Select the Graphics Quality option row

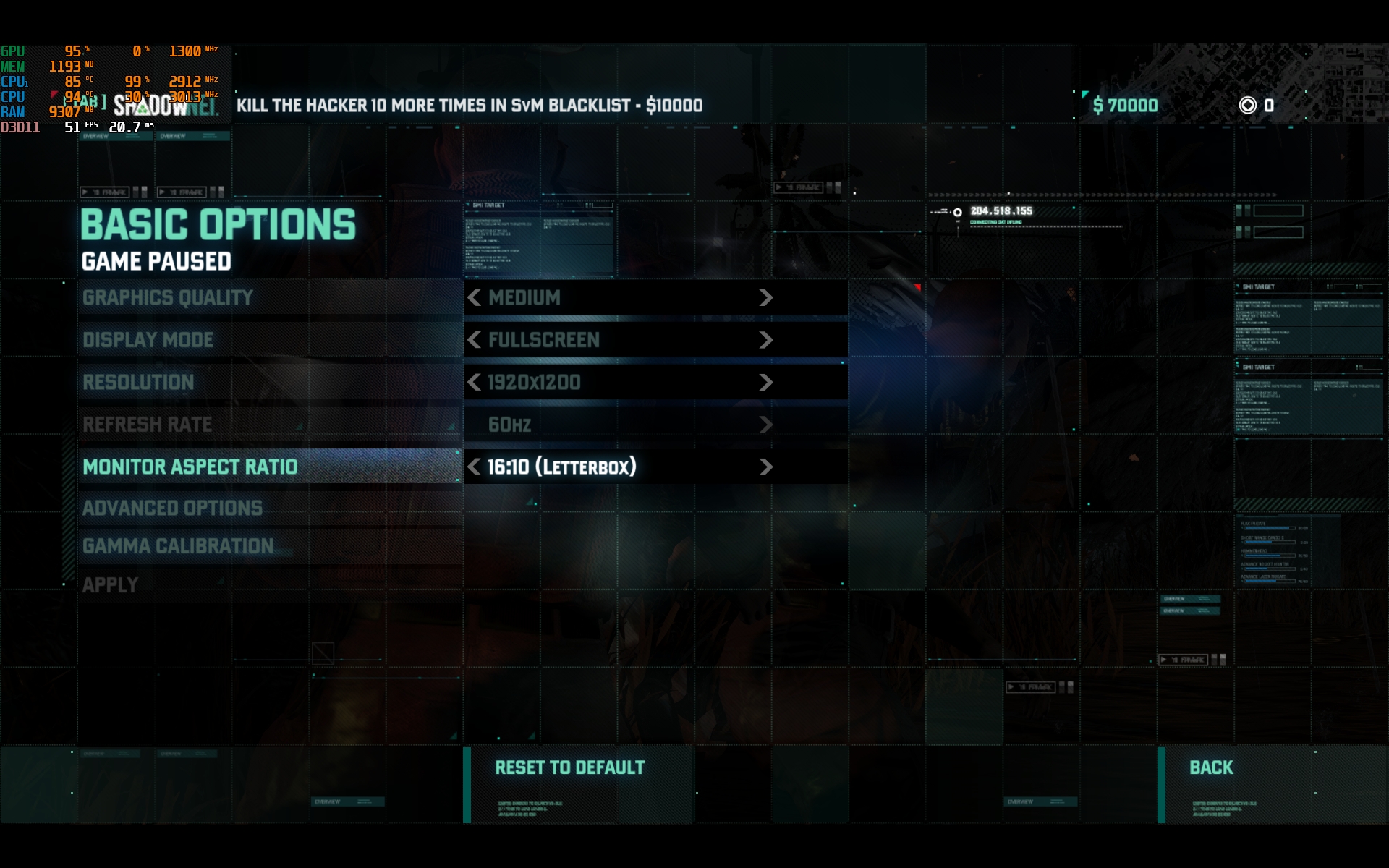[168, 297]
